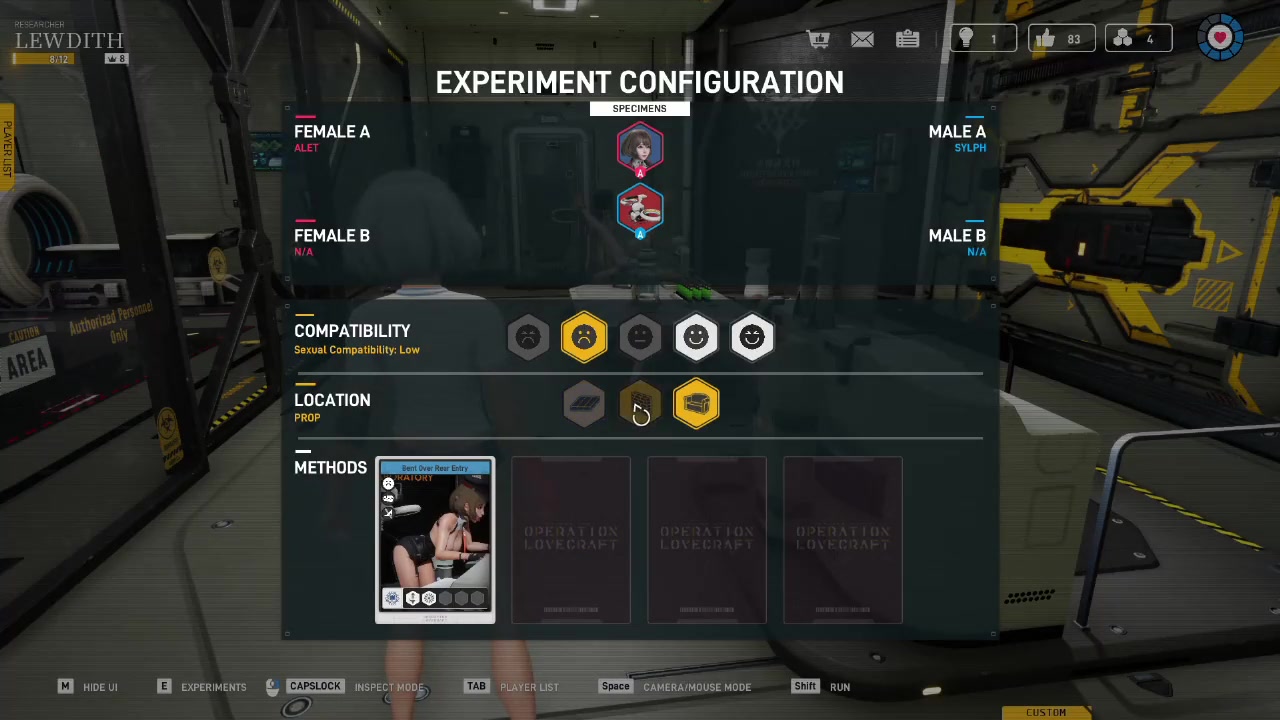Screen dimensions: 1280x720
Task: Select the floor mat location icon
Action: click(584, 404)
